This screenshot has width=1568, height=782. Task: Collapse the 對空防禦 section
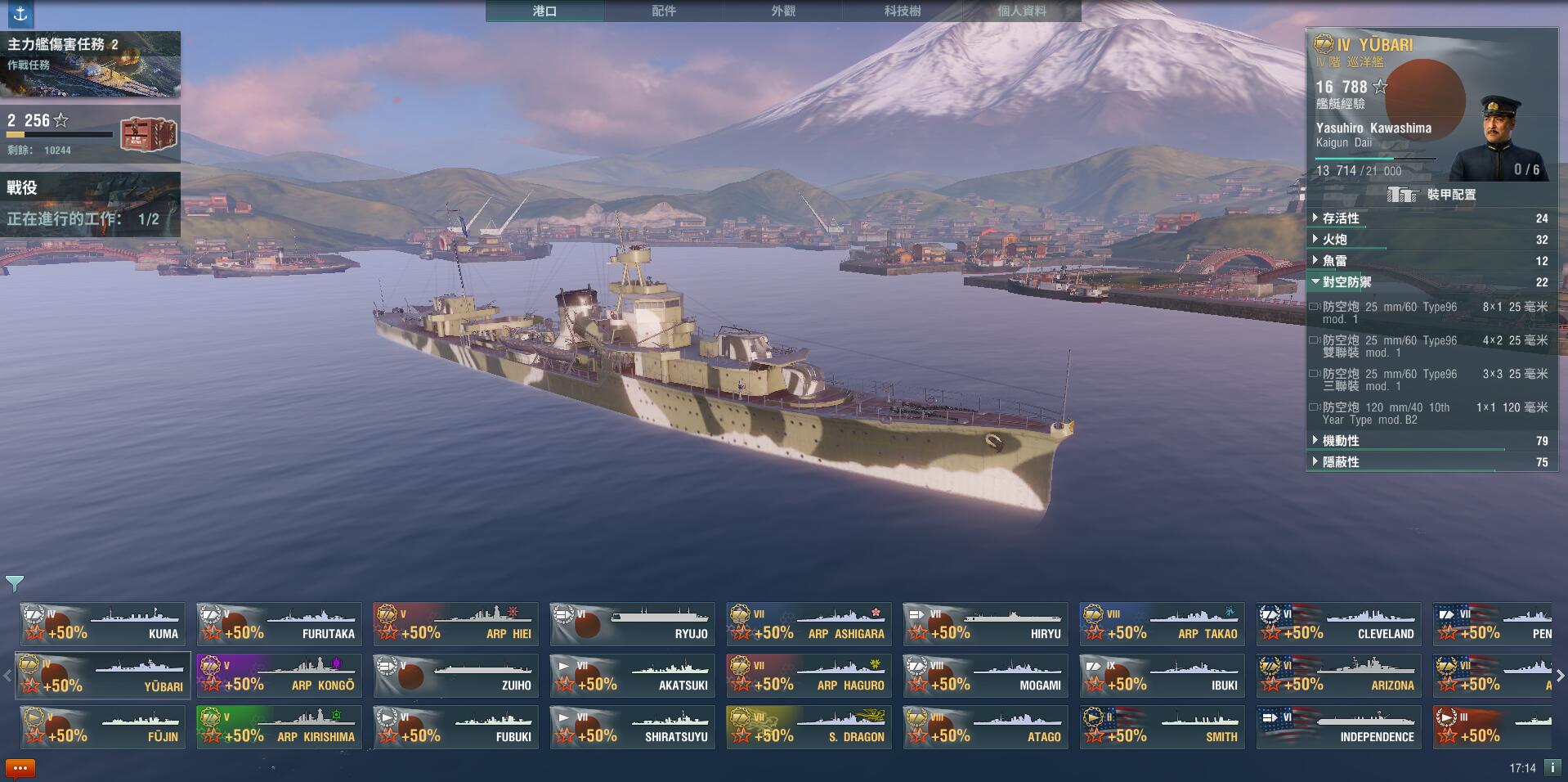1346,282
